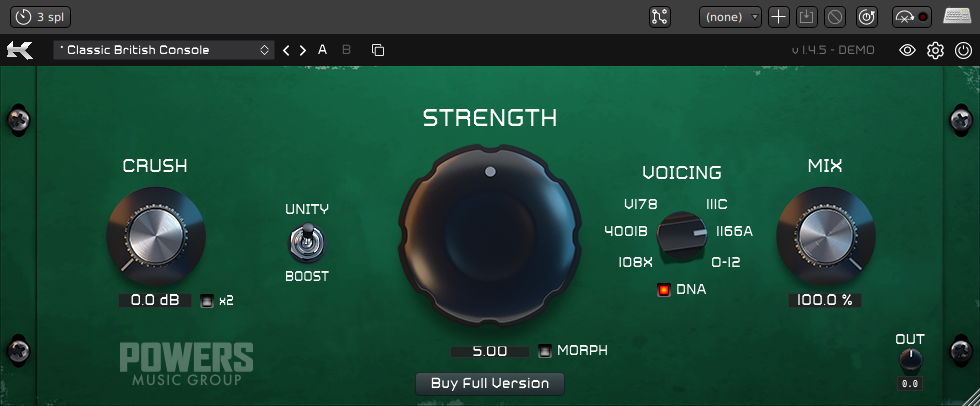Select the O-I2 voicing option
Image resolution: width=980 pixels, height=406 pixels.
tap(725, 262)
